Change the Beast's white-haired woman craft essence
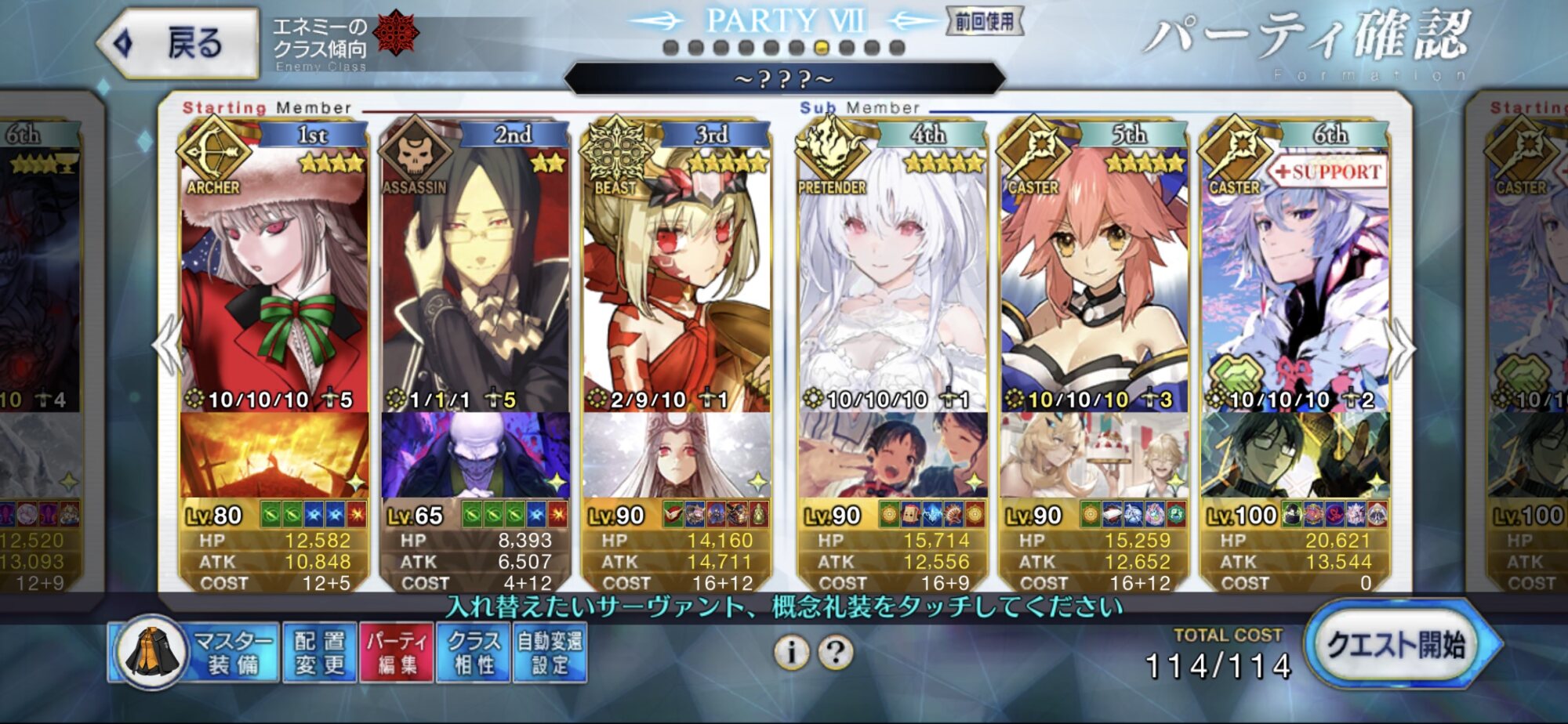Screen dimensions: 1568x724 click(x=676, y=454)
